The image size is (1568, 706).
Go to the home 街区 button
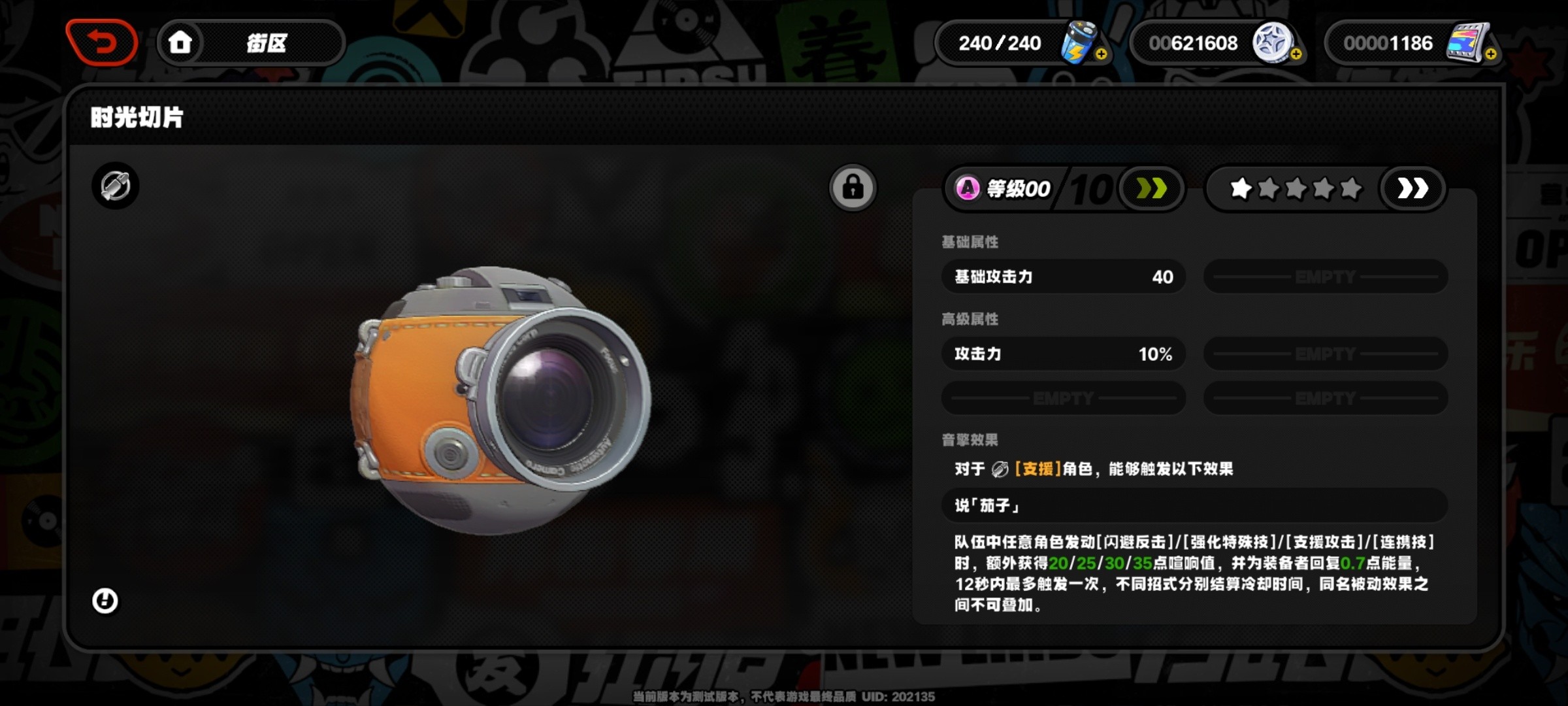point(251,43)
